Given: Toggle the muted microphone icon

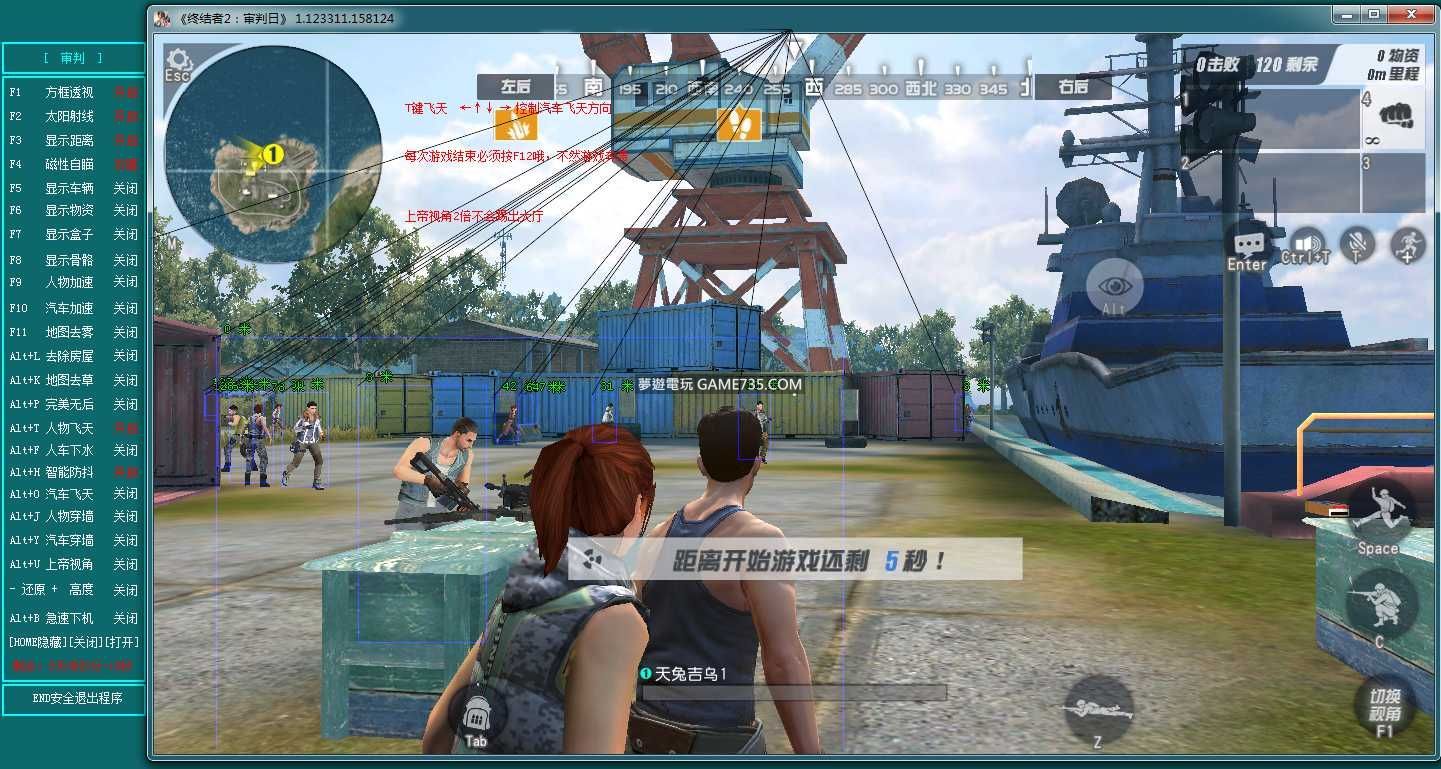Looking at the screenshot, I should (x=1357, y=244).
